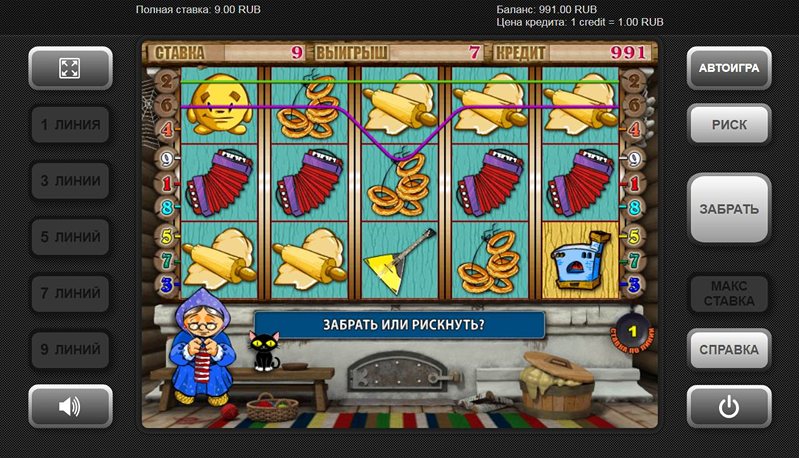This screenshot has width=799, height=458.
Task: Select the 1 ЛИНИЯ bet option
Action: pos(70,125)
